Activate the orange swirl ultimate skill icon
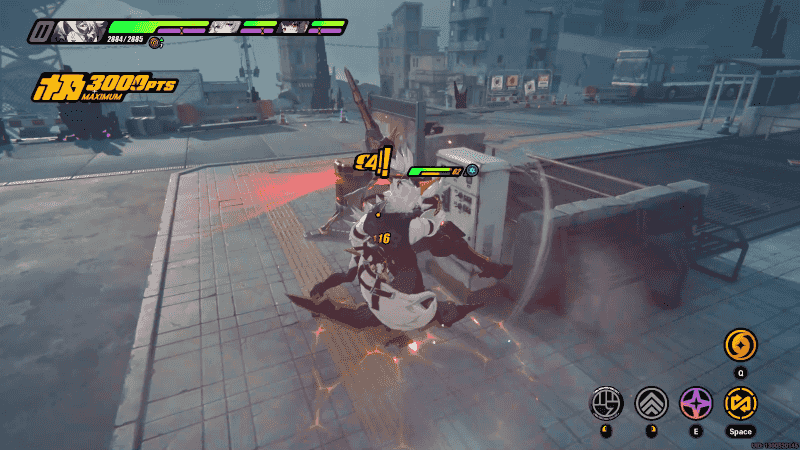 tap(741, 346)
